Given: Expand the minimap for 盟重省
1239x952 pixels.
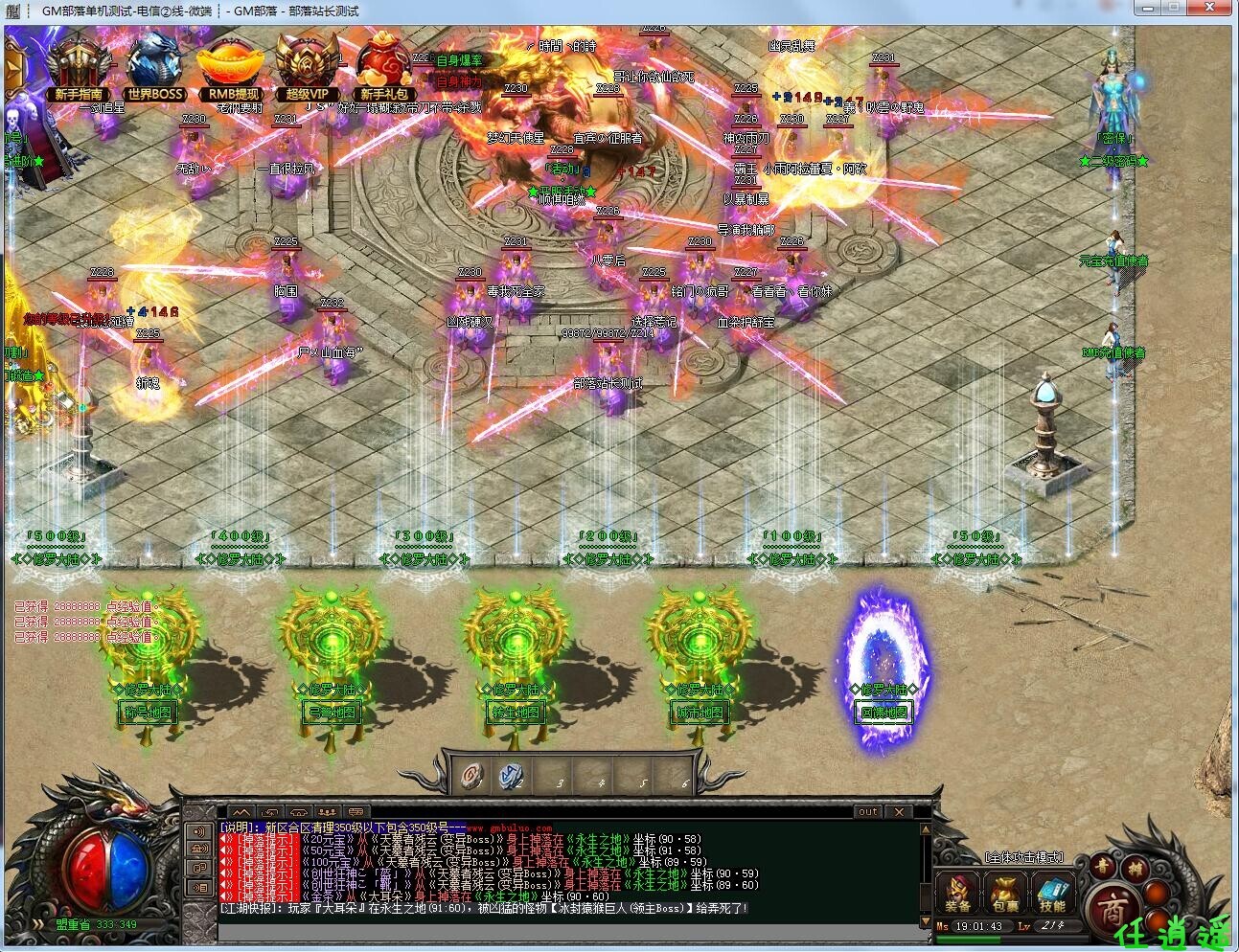Looking at the screenshot, I should (x=38, y=924).
